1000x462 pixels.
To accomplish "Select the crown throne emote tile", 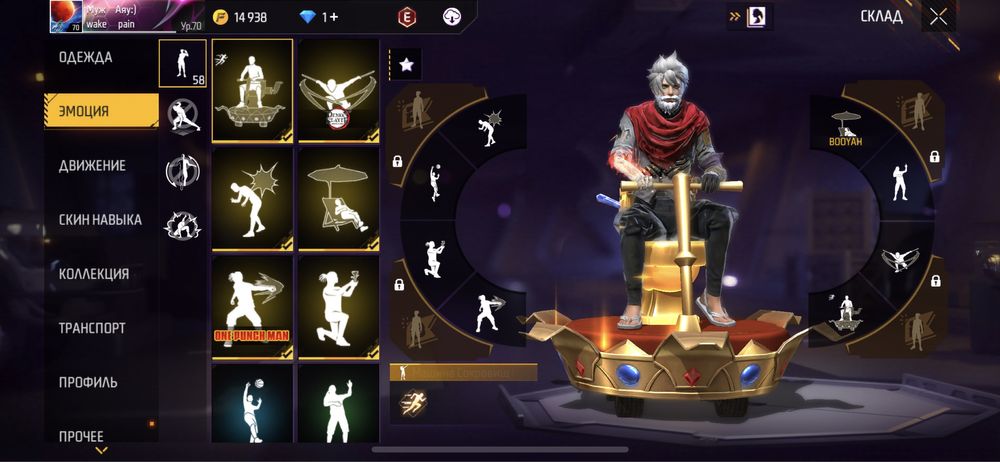I will pyautogui.click(x=252, y=90).
